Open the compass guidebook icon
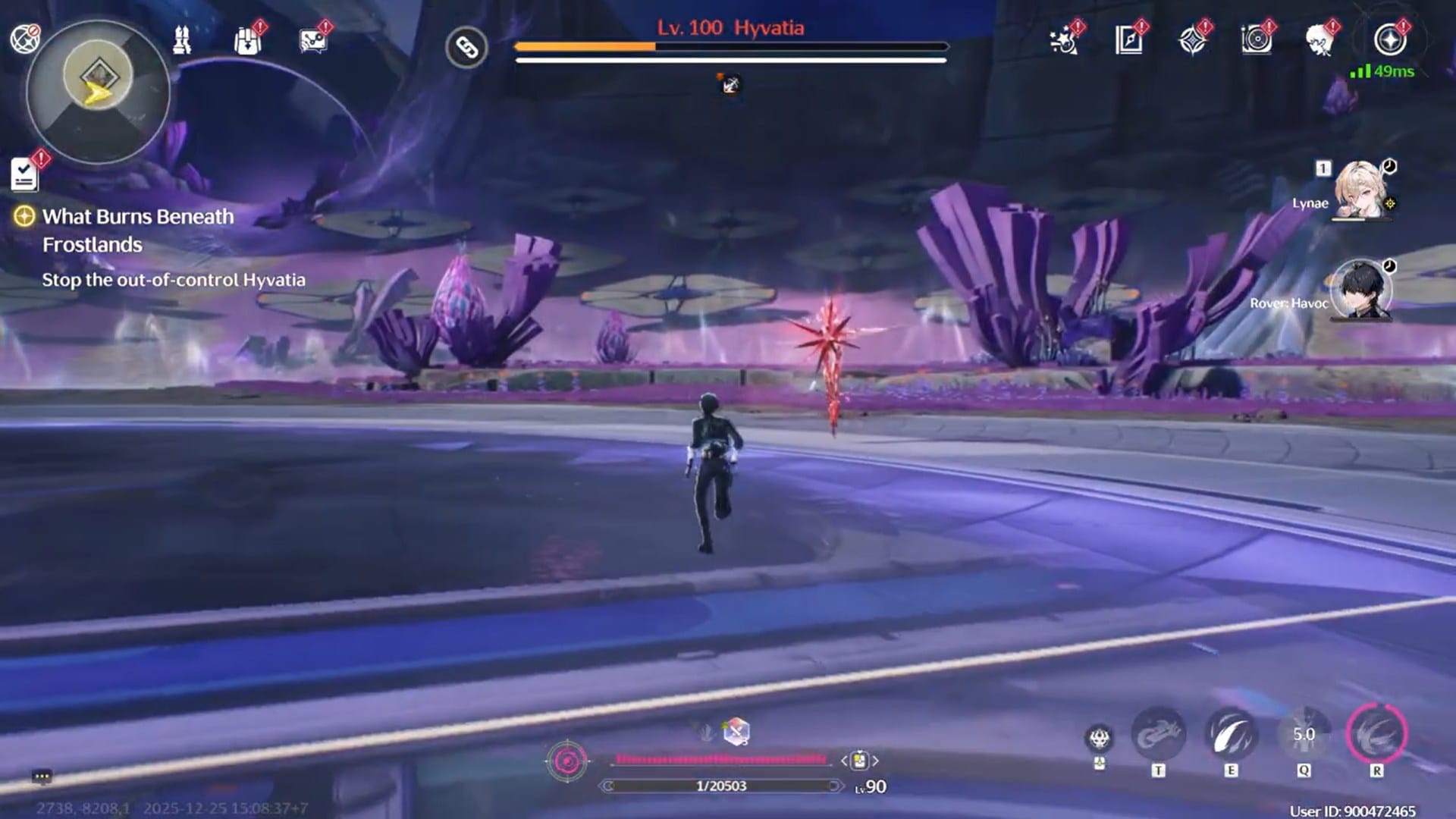 click(1128, 40)
